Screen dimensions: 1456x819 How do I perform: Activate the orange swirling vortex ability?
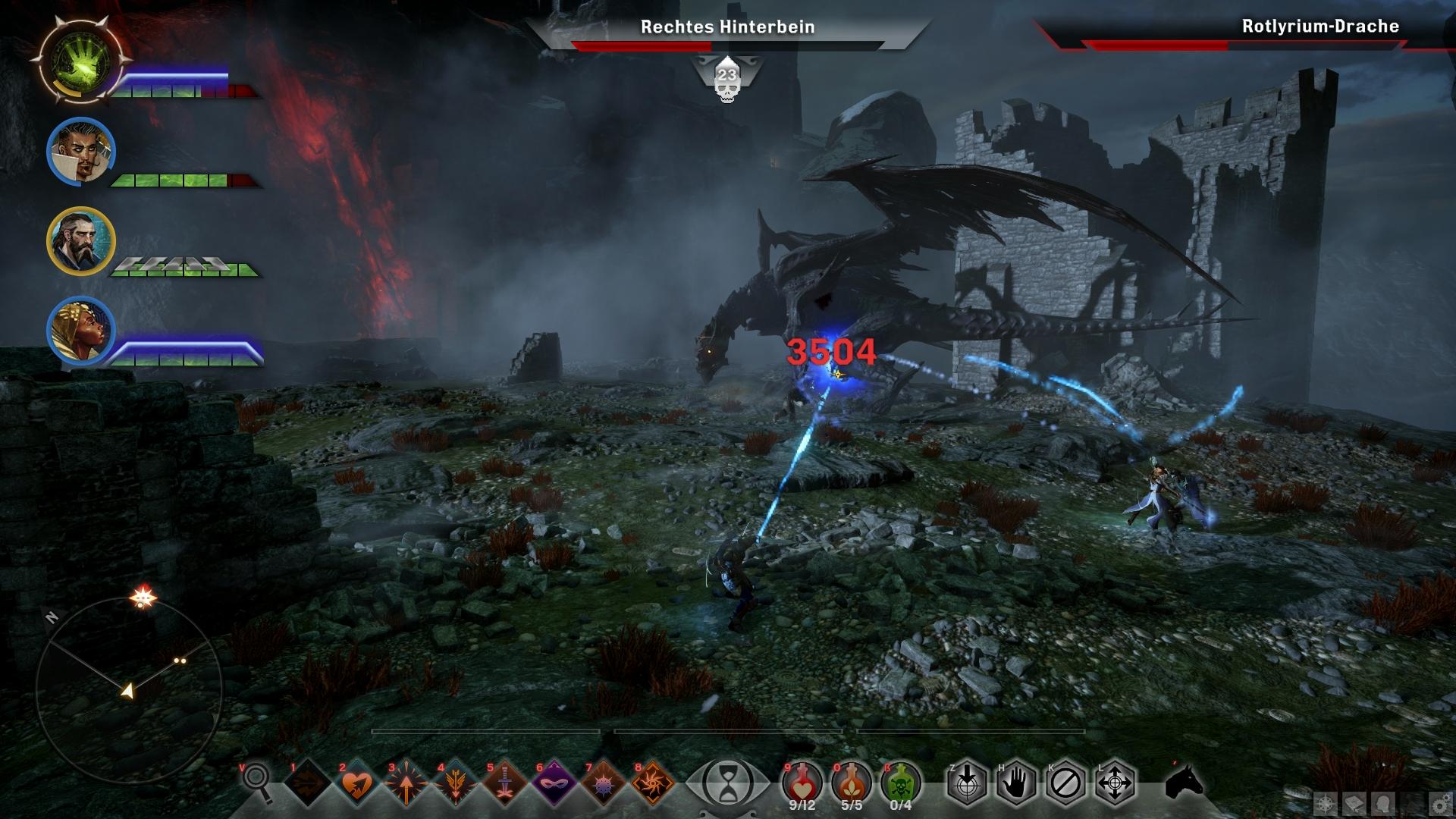(651, 782)
